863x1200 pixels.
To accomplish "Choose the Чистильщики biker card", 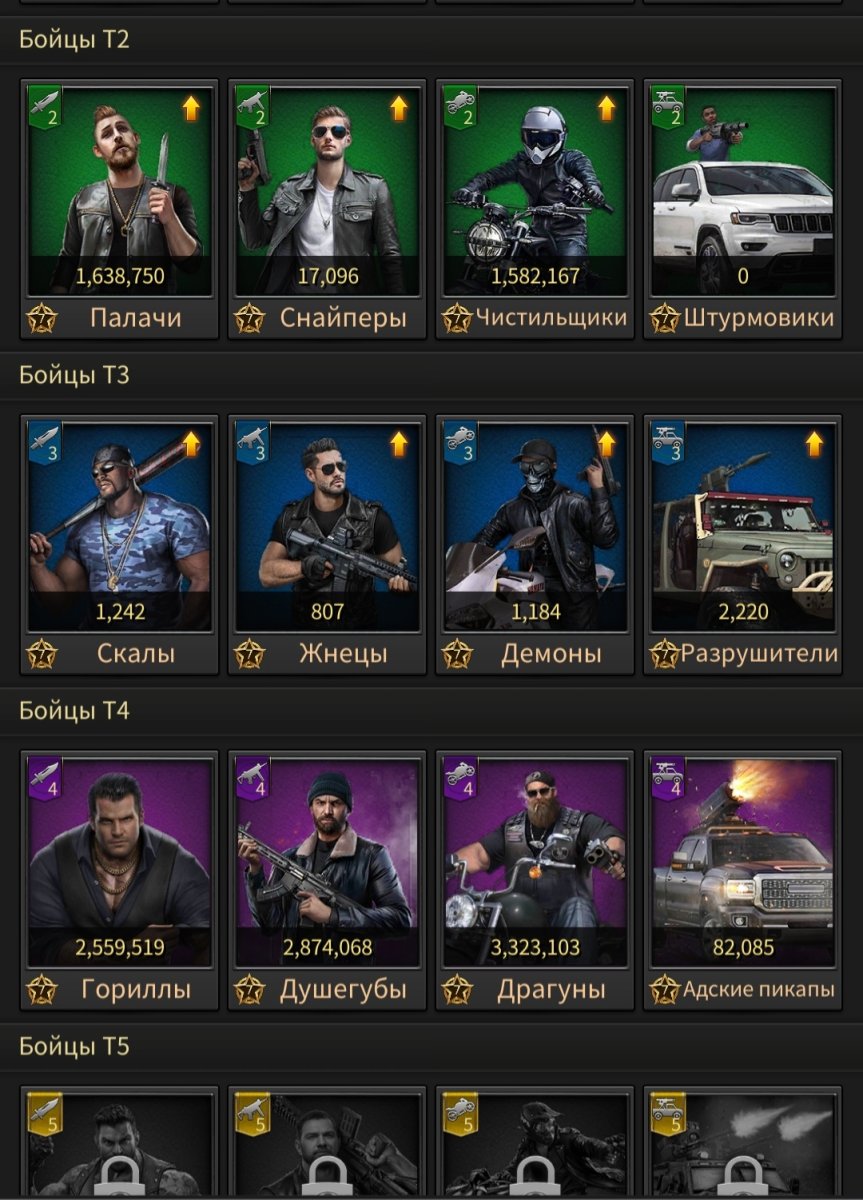I will point(535,192).
